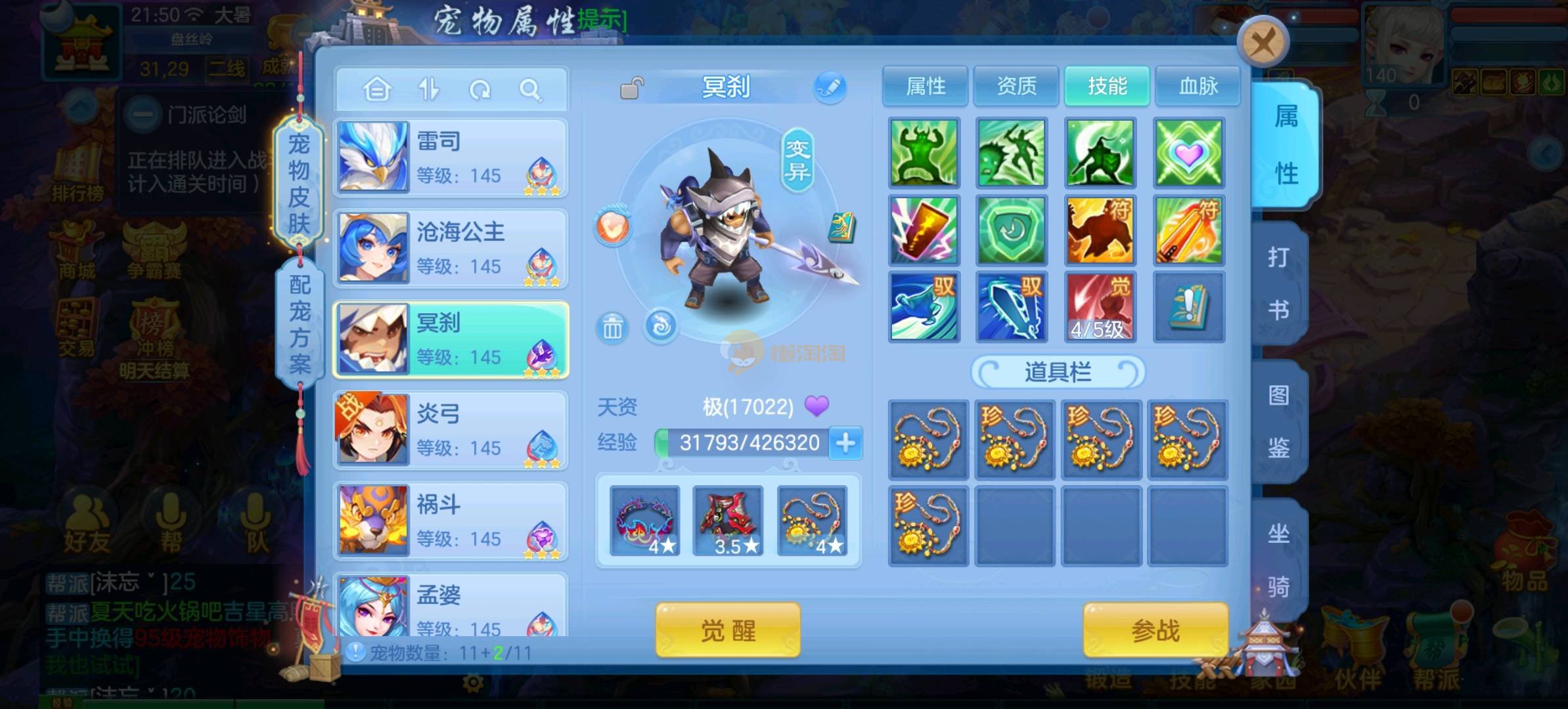Edit the pet name with the pencil icon
This screenshot has height=709, width=1568.
coord(830,87)
